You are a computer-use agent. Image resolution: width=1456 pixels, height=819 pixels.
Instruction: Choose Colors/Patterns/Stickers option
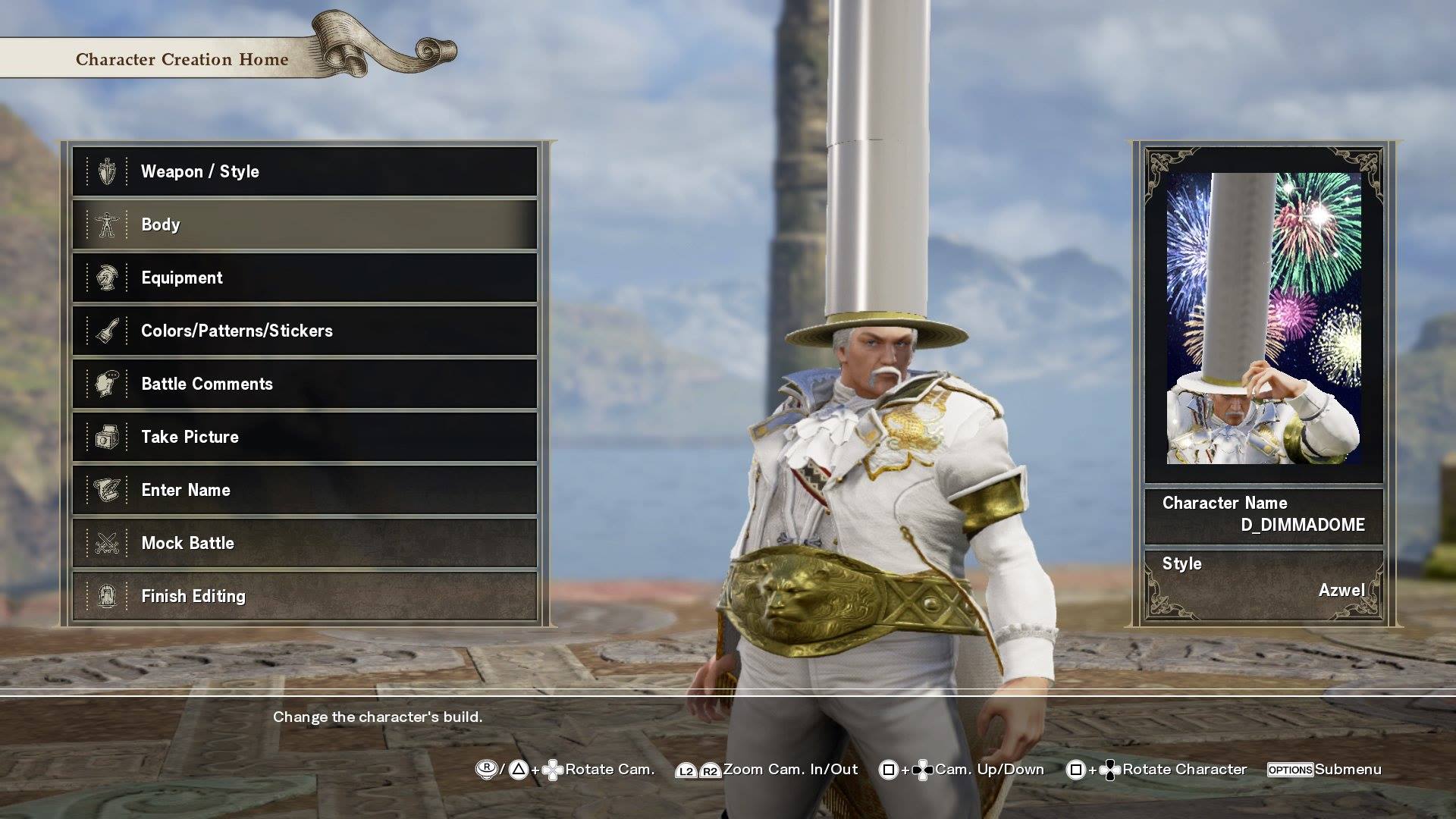click(304, 331)
